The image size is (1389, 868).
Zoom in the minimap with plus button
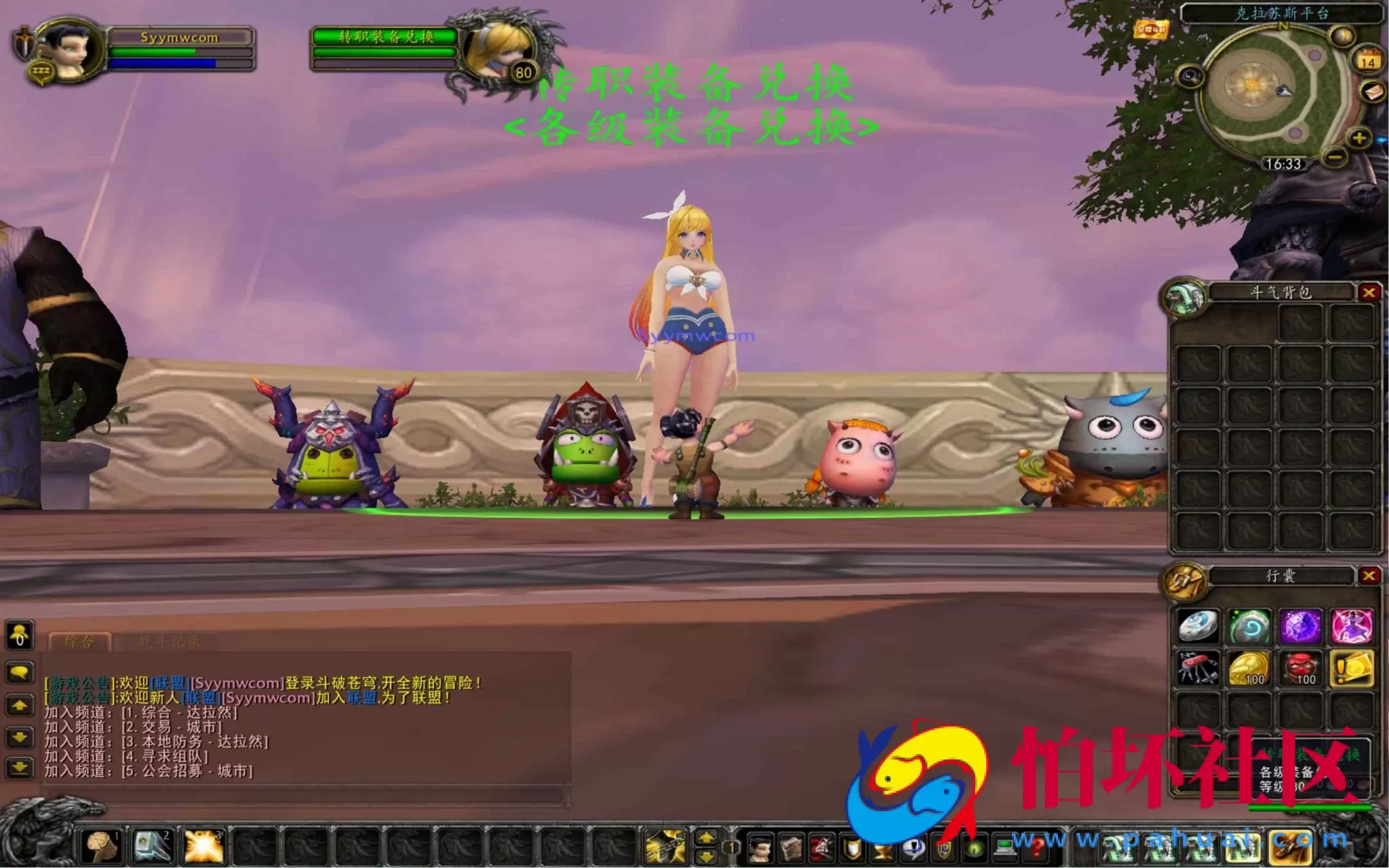[x=1359, y=138]
